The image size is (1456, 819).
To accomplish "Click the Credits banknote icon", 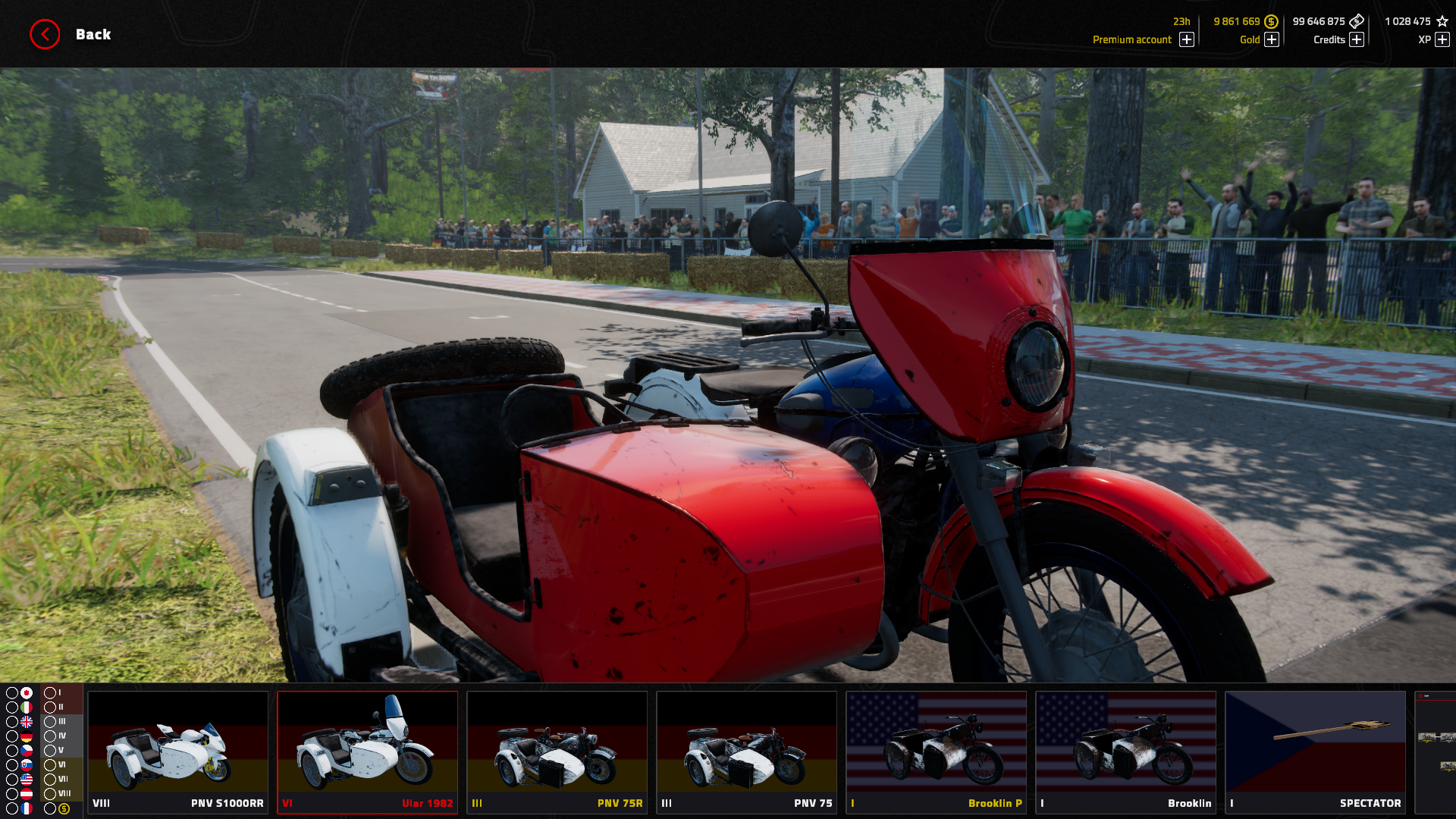I will (x=1357, y=21).
